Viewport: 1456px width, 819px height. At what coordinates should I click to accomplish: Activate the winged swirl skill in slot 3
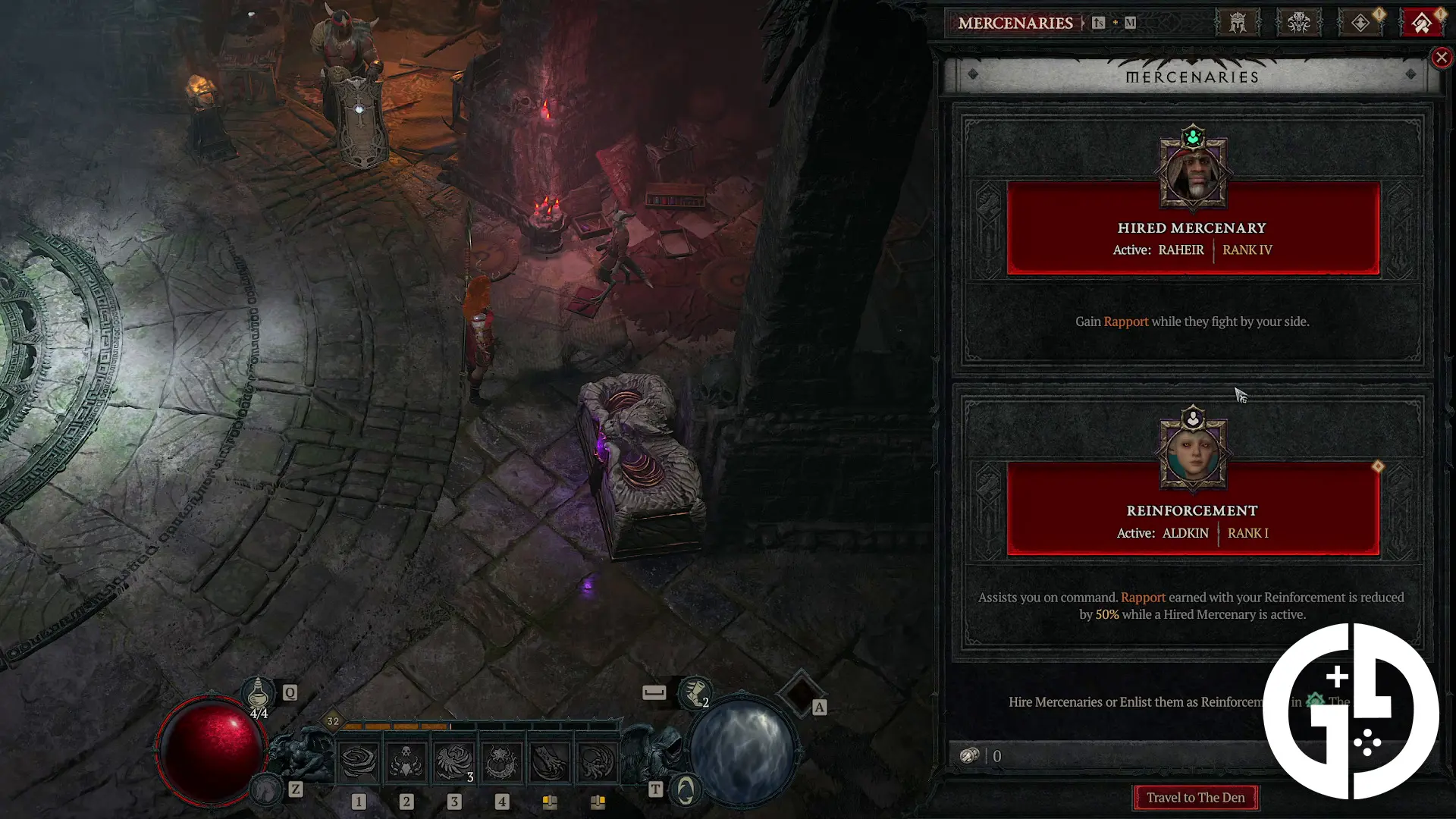[453, 761]
